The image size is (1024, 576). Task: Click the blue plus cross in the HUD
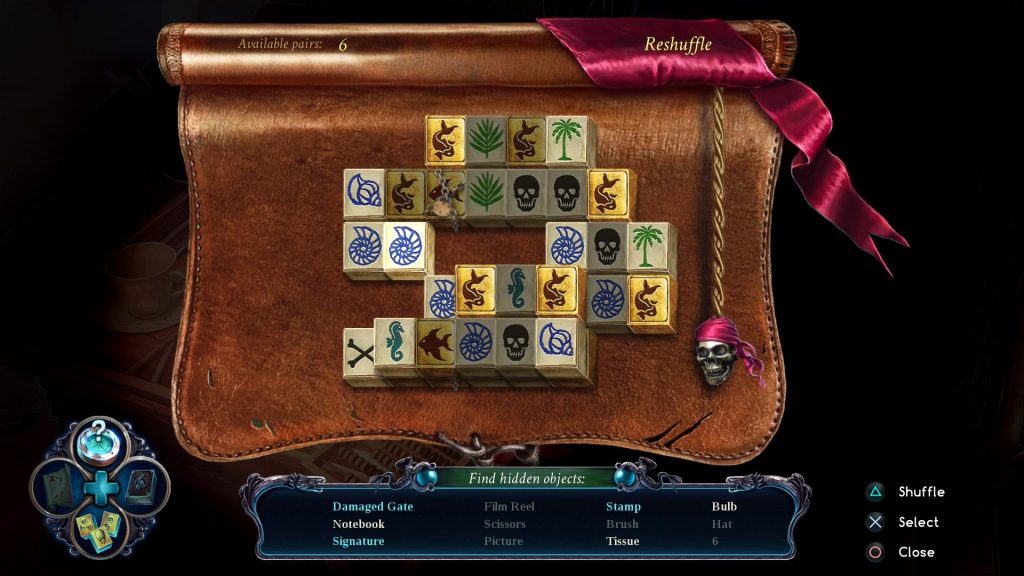(x=100, y=487)
